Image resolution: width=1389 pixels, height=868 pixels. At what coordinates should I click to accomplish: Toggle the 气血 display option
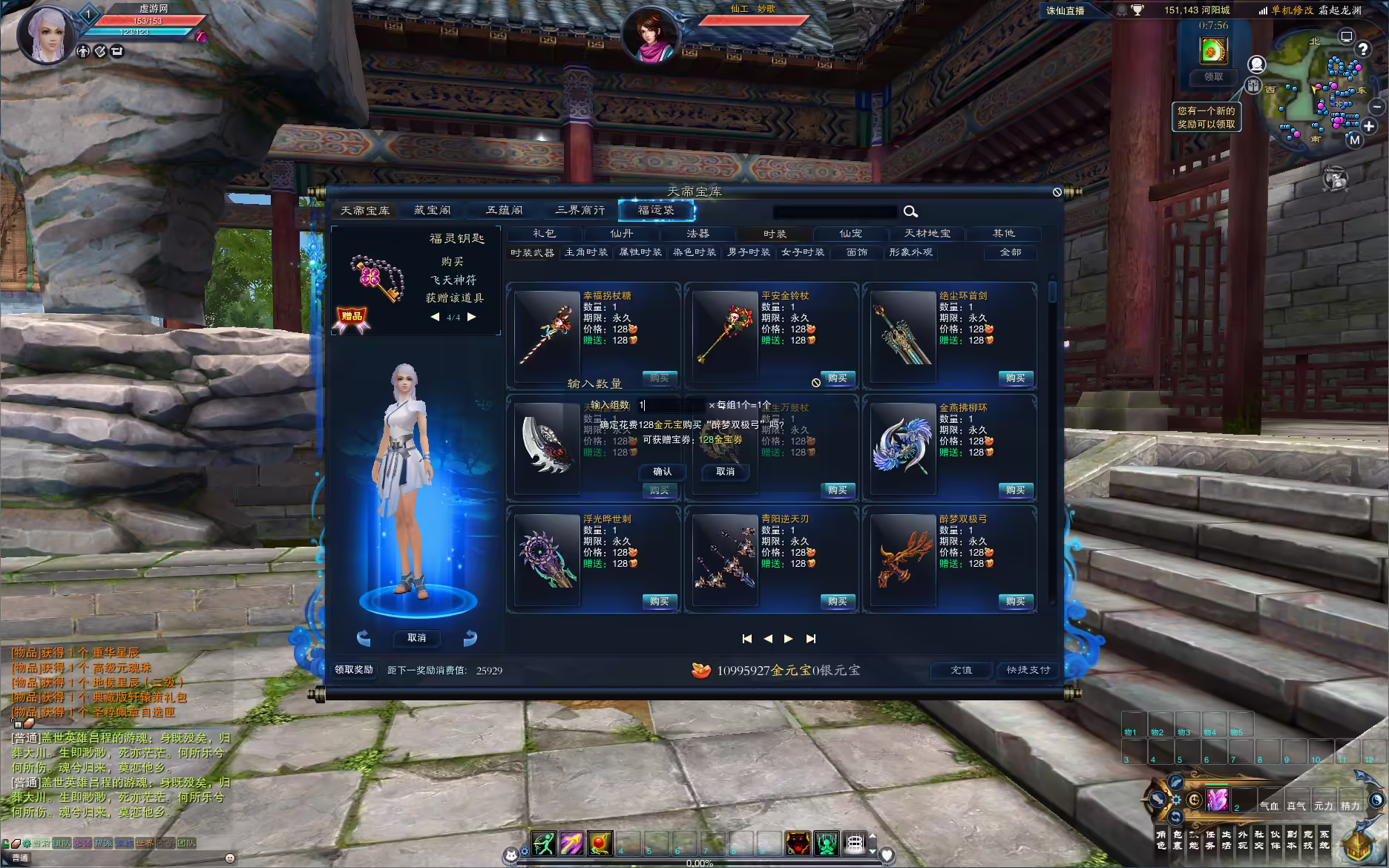(1271, 806)
